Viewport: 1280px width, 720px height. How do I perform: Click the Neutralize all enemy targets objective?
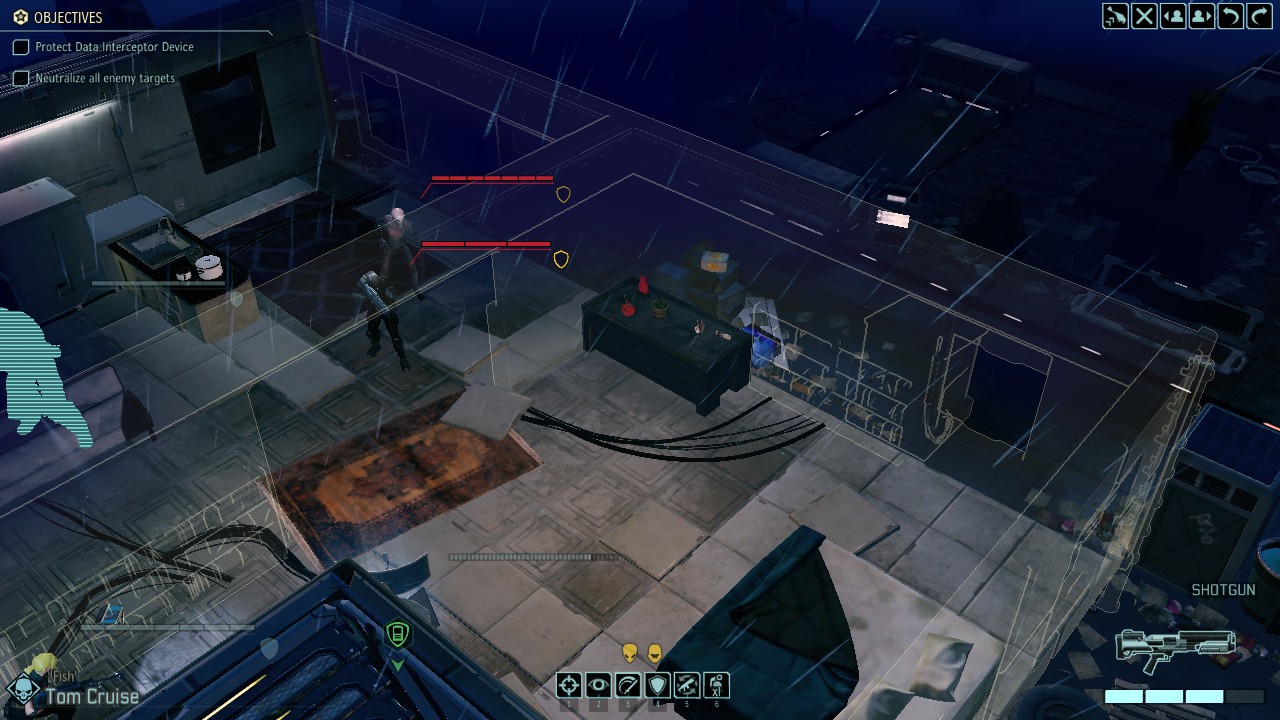coord(105,78)
